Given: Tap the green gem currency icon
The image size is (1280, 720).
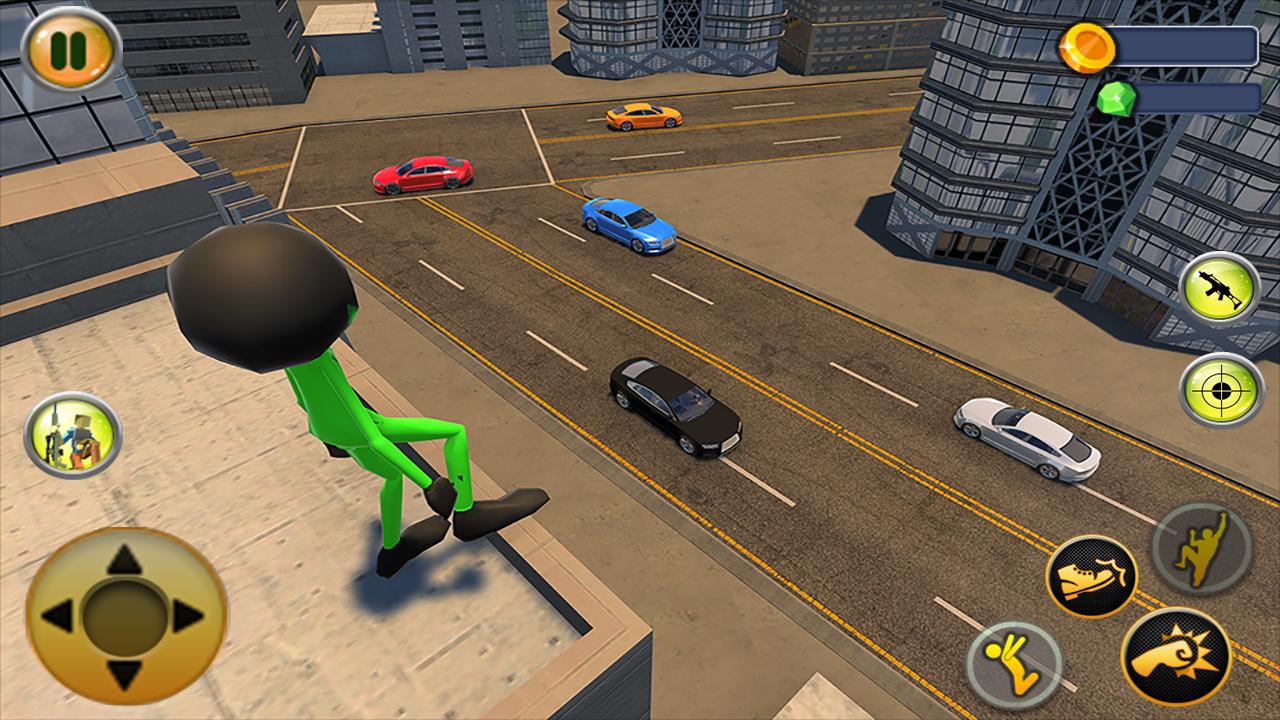Looking at the screenshot, I should [1118, 99].
